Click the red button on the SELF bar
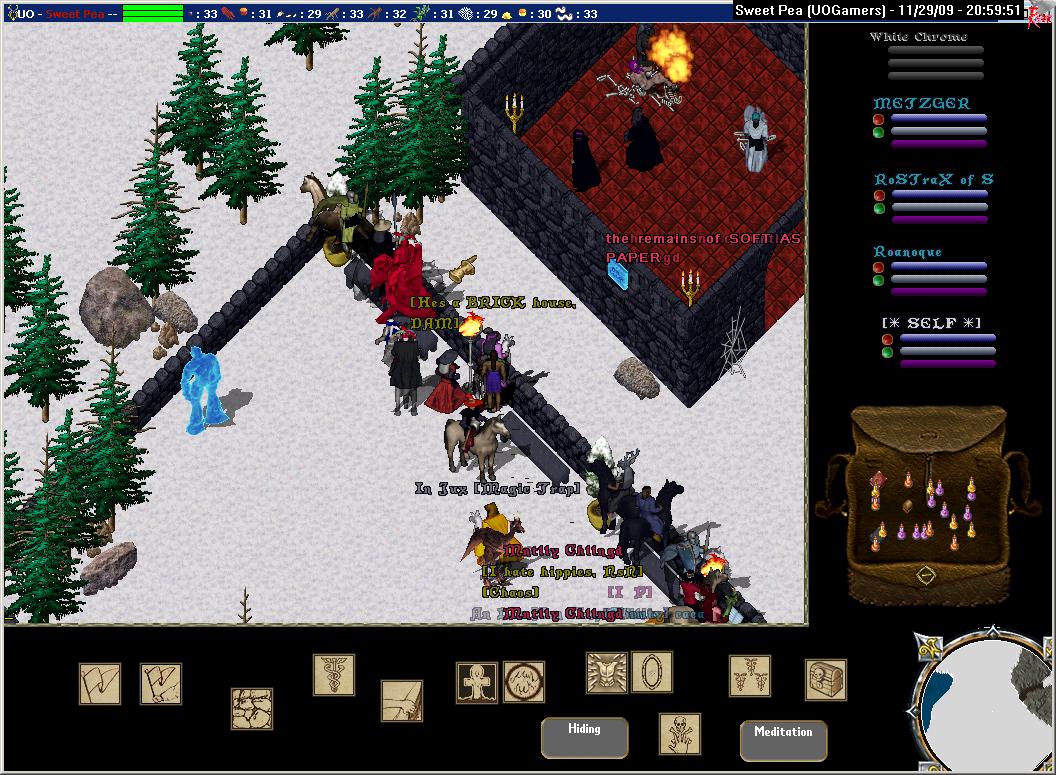Viewport: 1056px width, 775px height. point(887,340)
